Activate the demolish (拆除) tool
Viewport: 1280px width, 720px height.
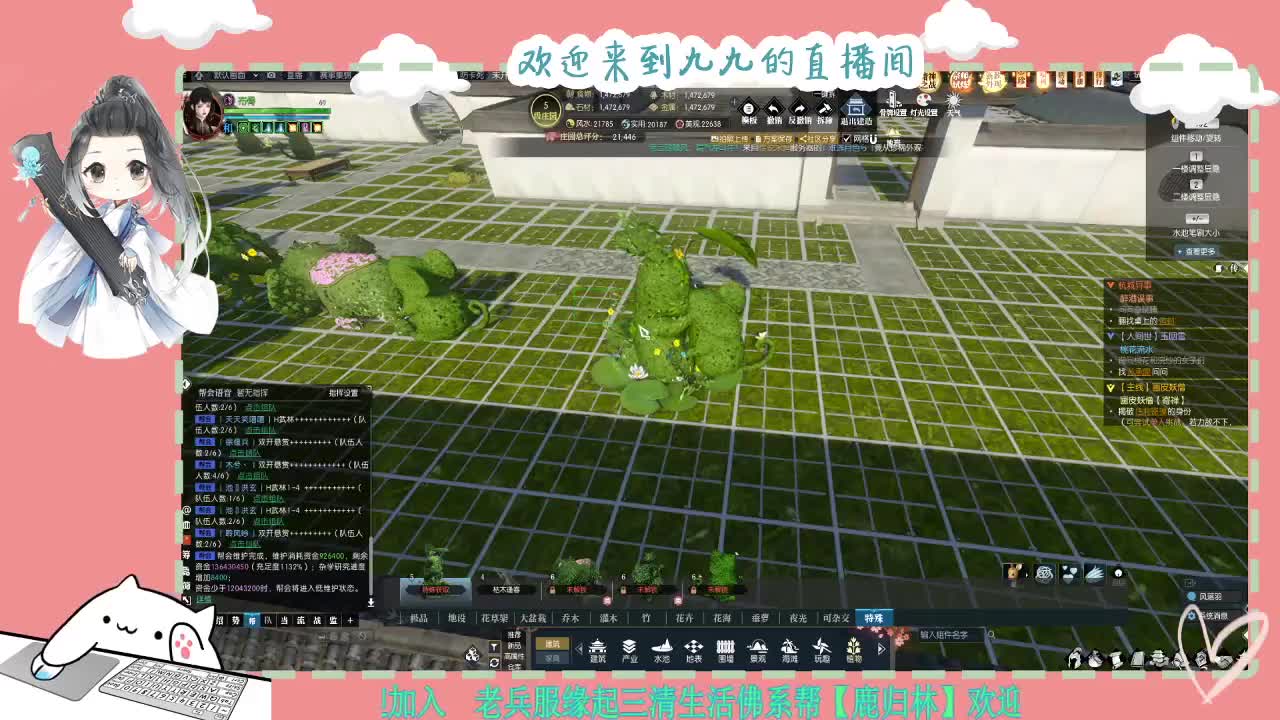[x=824, y=108]
